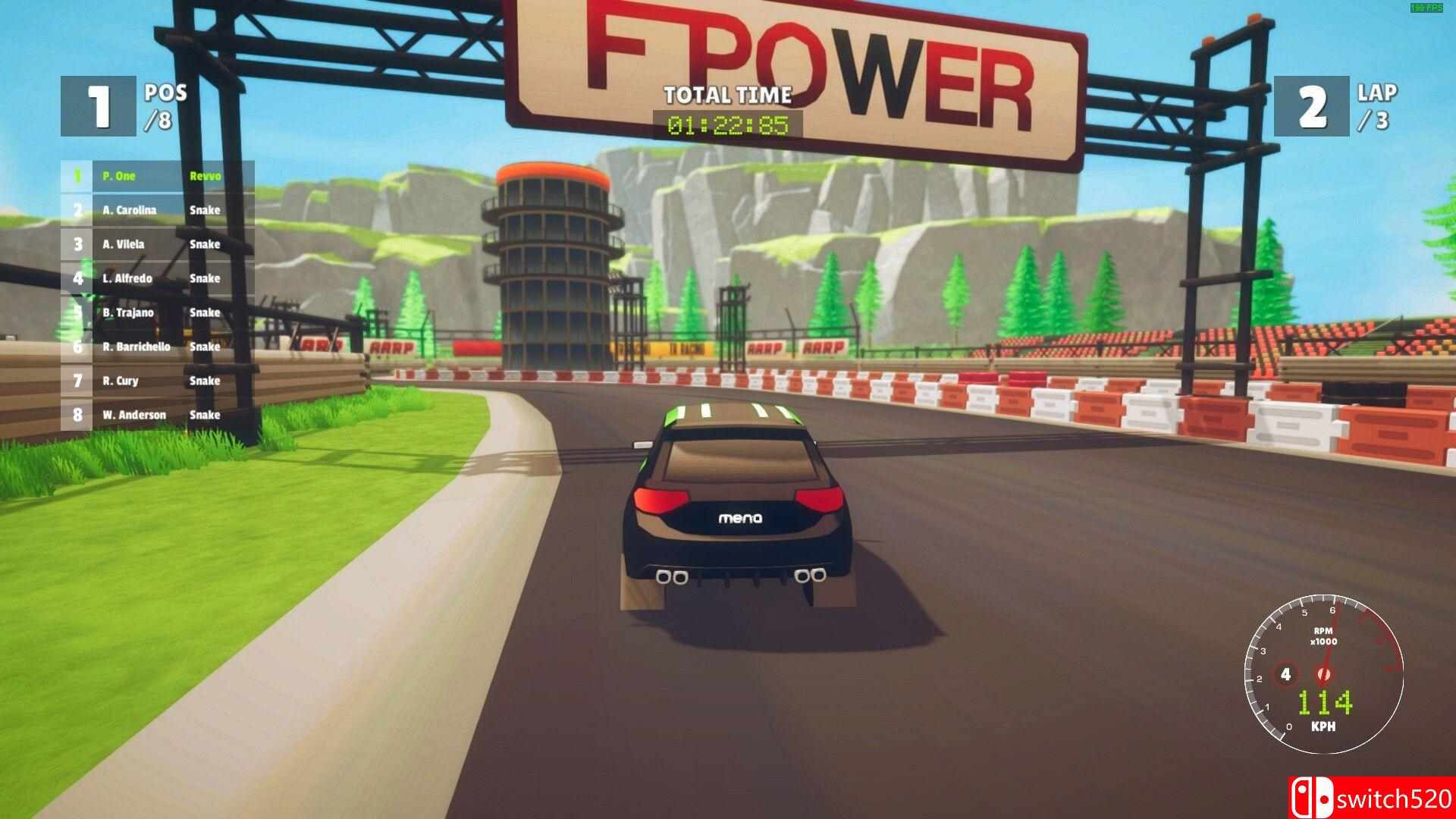Click the Snake label beside A. Vilela
The image size is (1456, 819).
click(x=205, y=244)
